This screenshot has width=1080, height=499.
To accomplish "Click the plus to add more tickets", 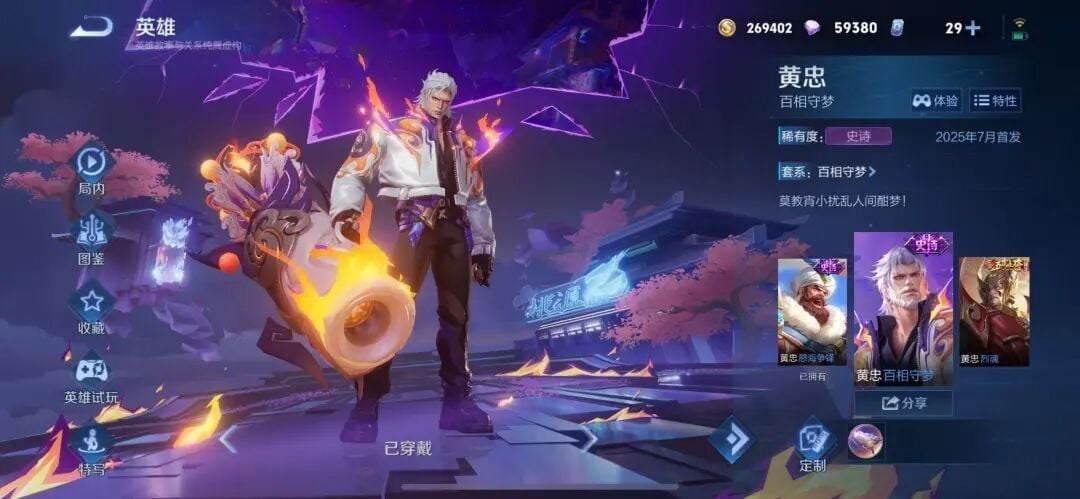I will point(972,28).
